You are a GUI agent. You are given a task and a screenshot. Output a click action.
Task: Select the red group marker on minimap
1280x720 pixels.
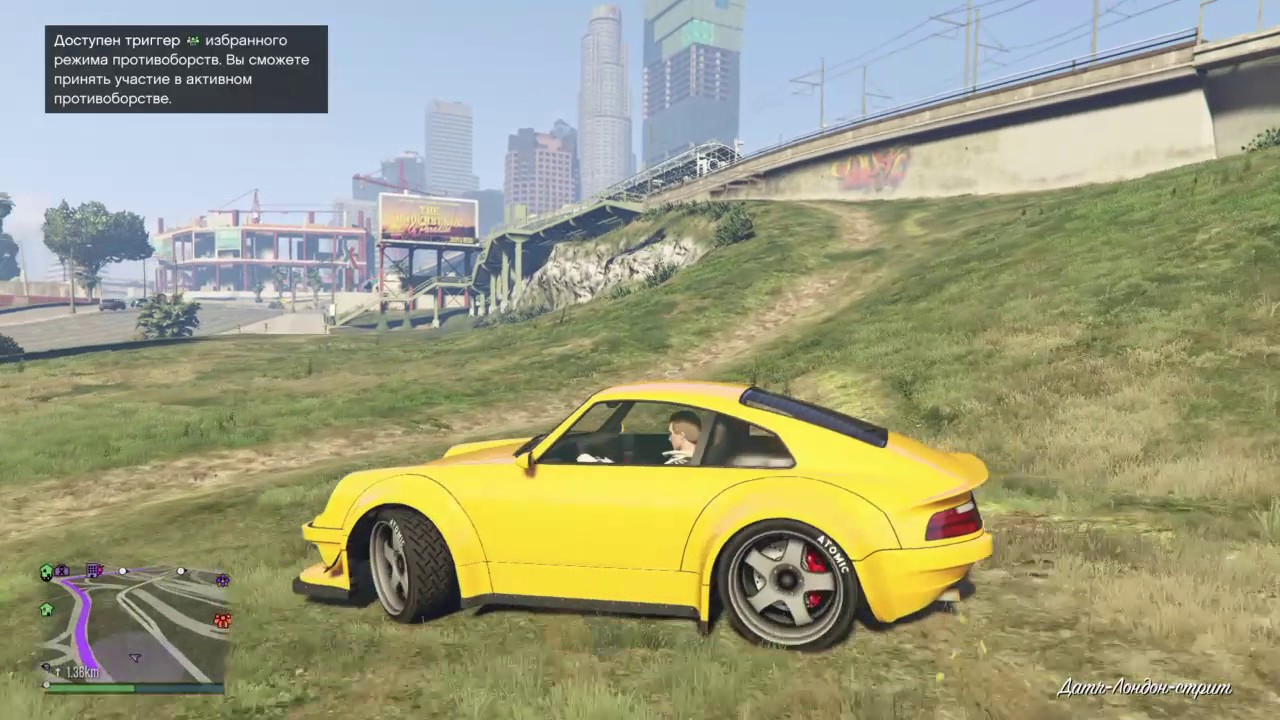[x=222, y=621]
